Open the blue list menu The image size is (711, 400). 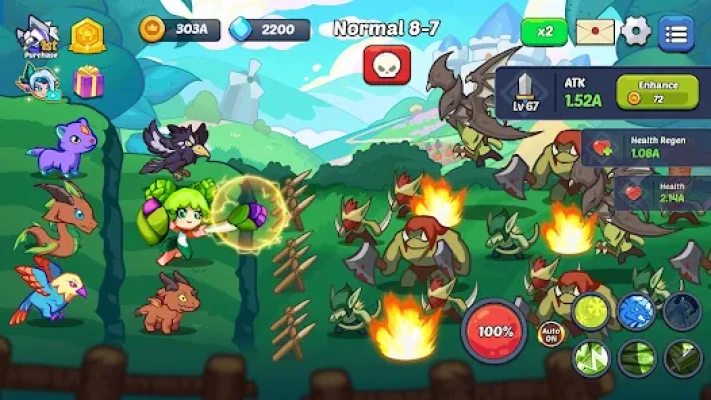[677, 32]
